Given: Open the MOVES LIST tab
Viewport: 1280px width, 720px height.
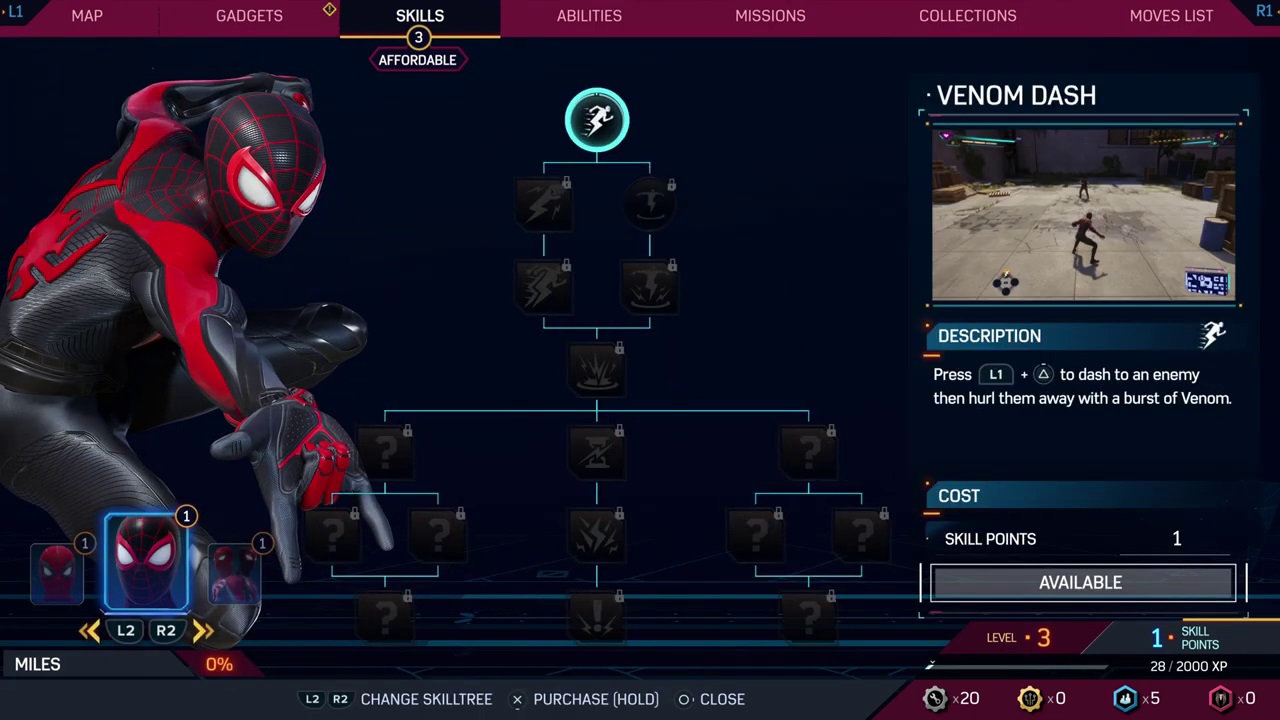Looking at the screenshot, I should pos(1171,15).
